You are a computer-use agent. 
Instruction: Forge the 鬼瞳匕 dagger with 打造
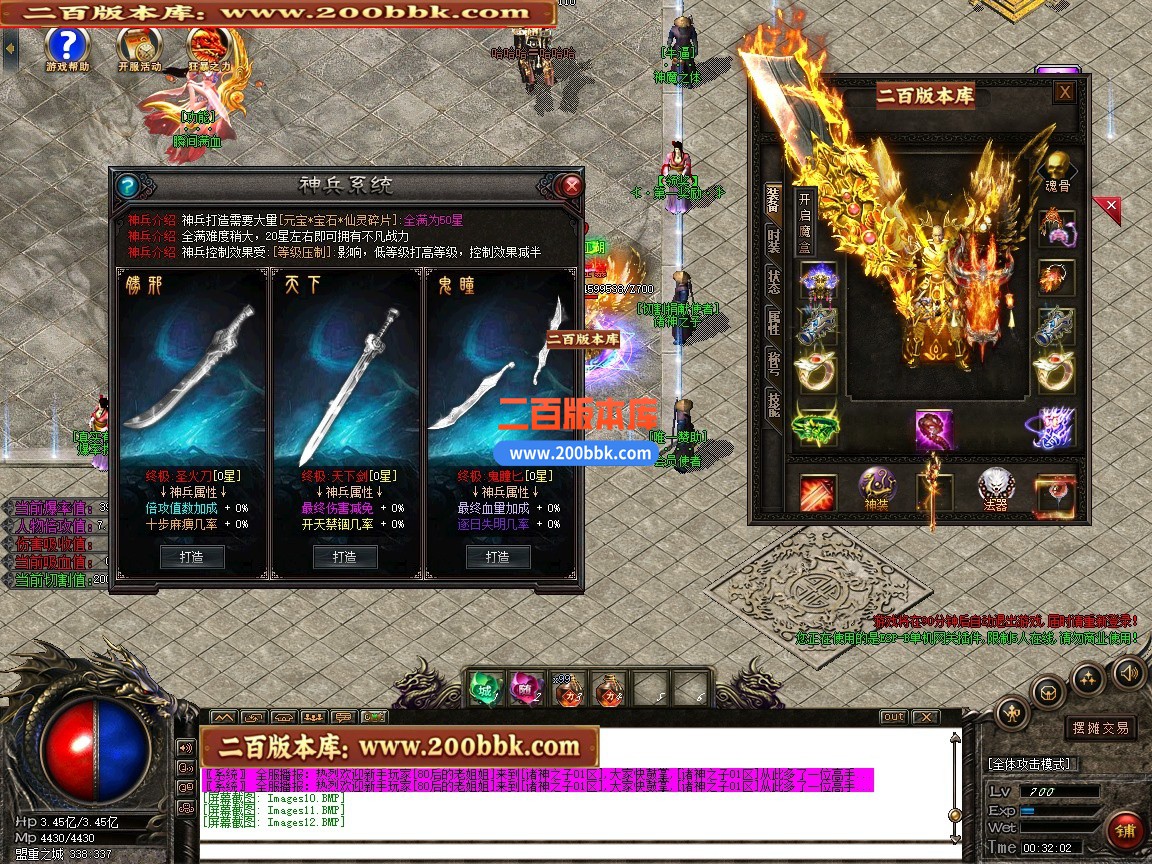(x=497, y=556)
